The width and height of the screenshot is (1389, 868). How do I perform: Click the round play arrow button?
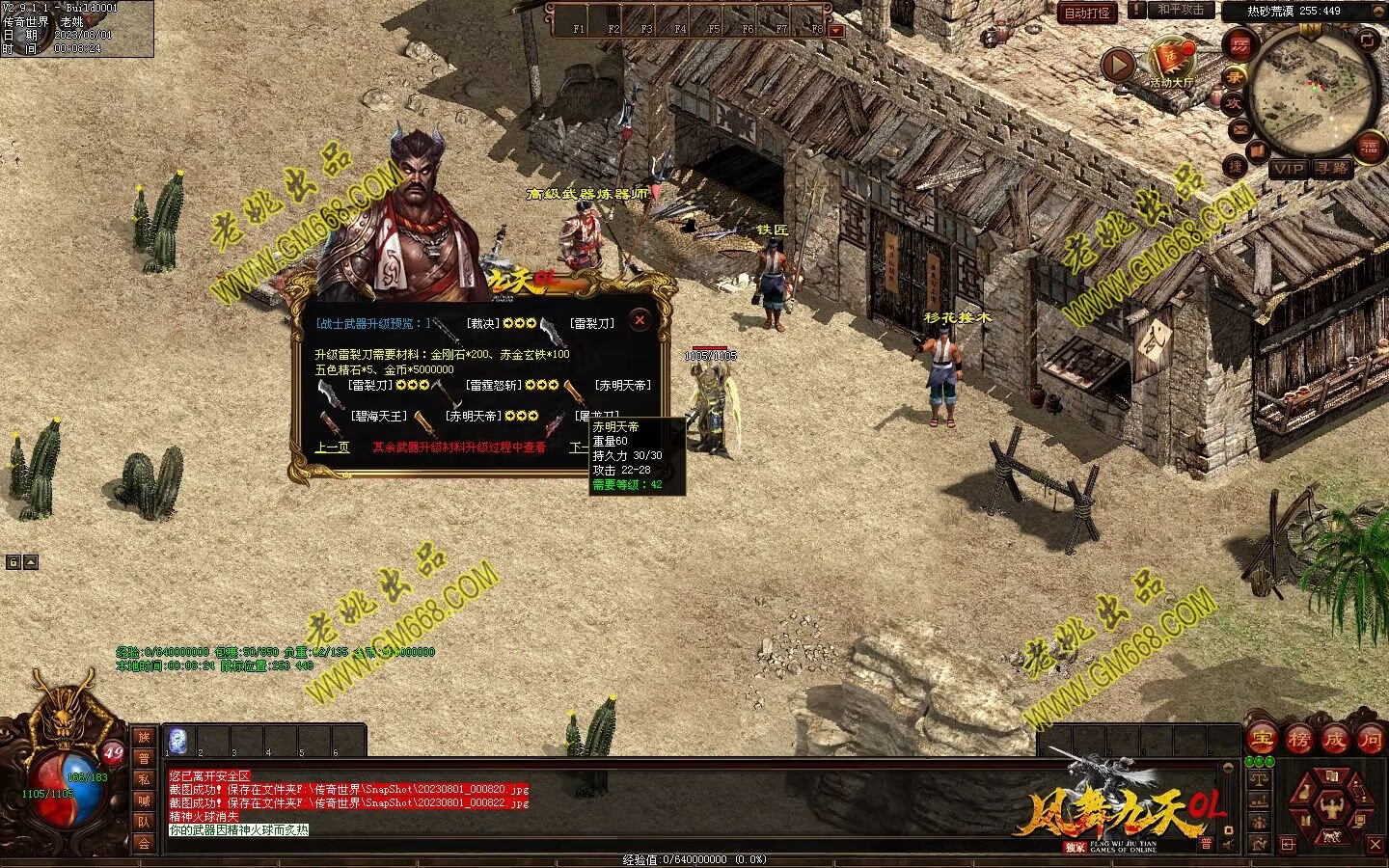click(x=1118, y=66)
